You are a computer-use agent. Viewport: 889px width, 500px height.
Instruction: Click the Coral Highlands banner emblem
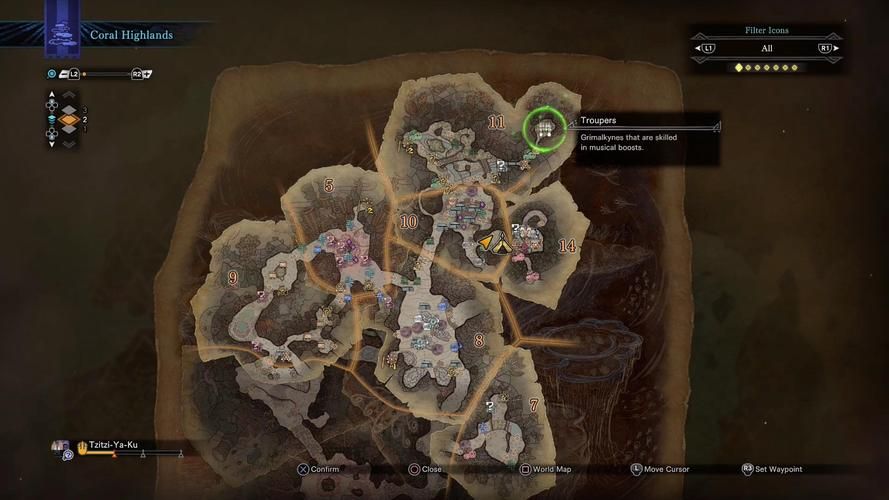[x=62, y=34]
